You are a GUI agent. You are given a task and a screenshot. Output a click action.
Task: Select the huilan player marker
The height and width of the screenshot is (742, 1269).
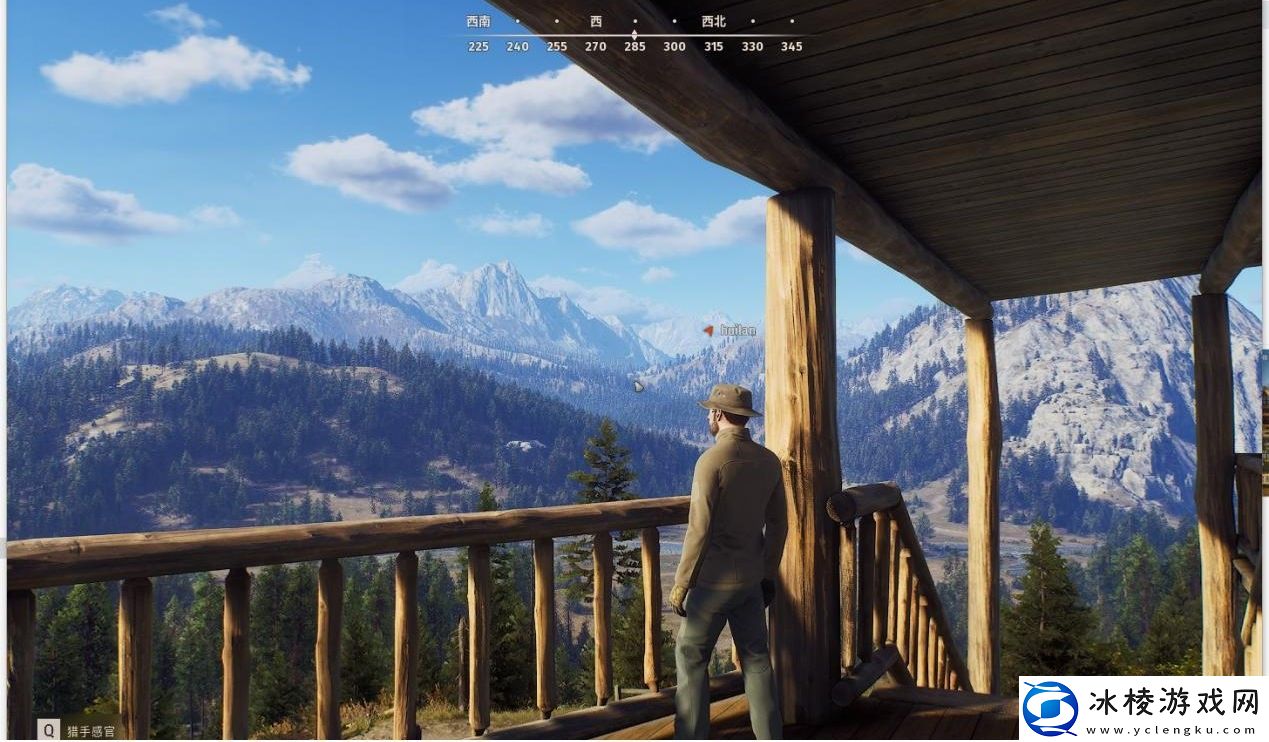(x=709, y=330)
